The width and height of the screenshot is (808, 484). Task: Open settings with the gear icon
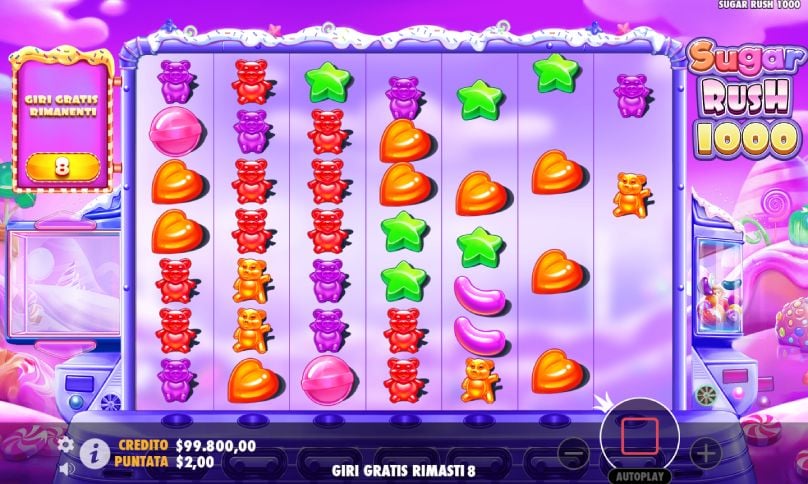point(66,443)
